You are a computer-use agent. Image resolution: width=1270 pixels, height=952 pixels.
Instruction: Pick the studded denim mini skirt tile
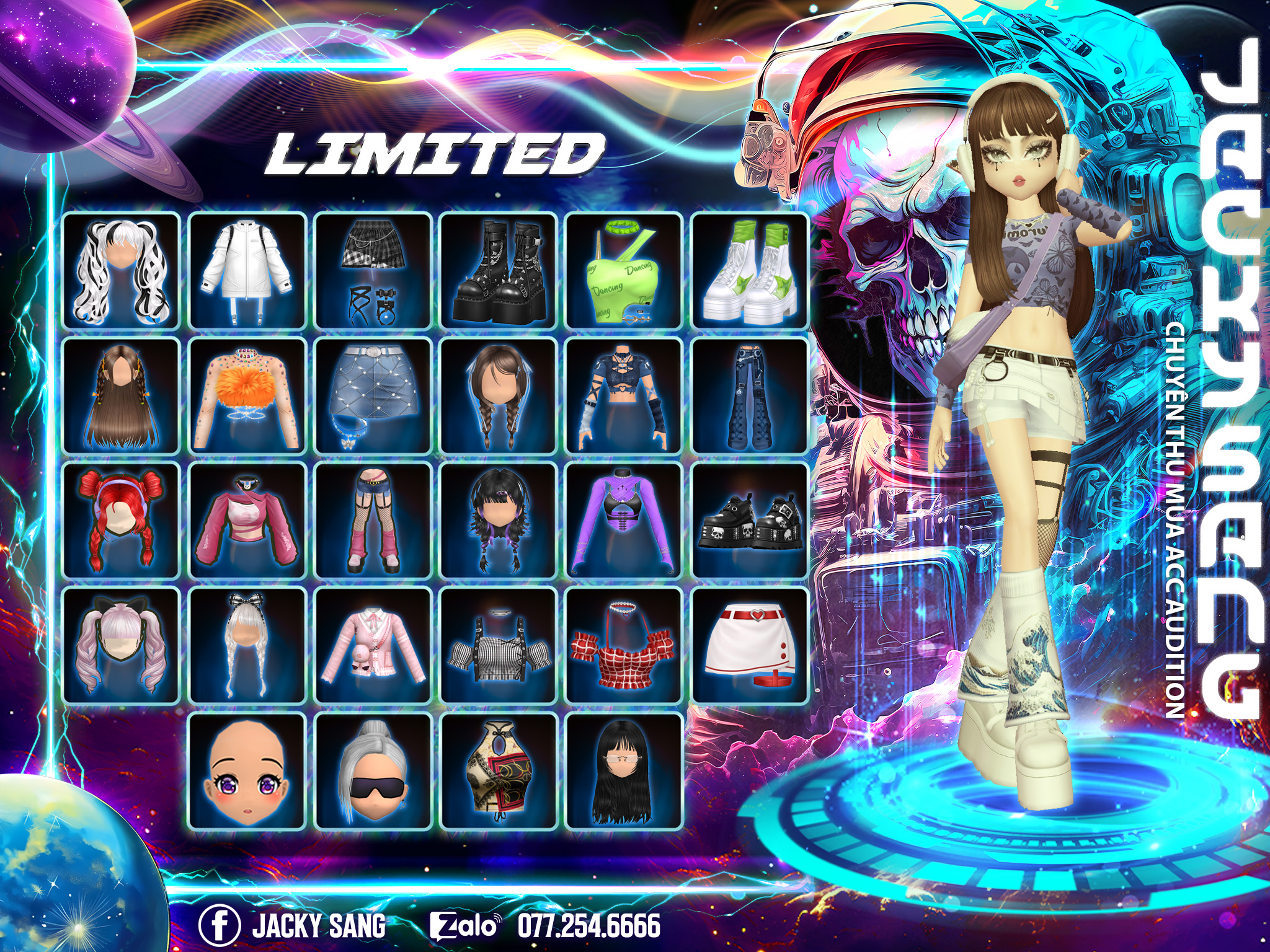pos(373,396)
